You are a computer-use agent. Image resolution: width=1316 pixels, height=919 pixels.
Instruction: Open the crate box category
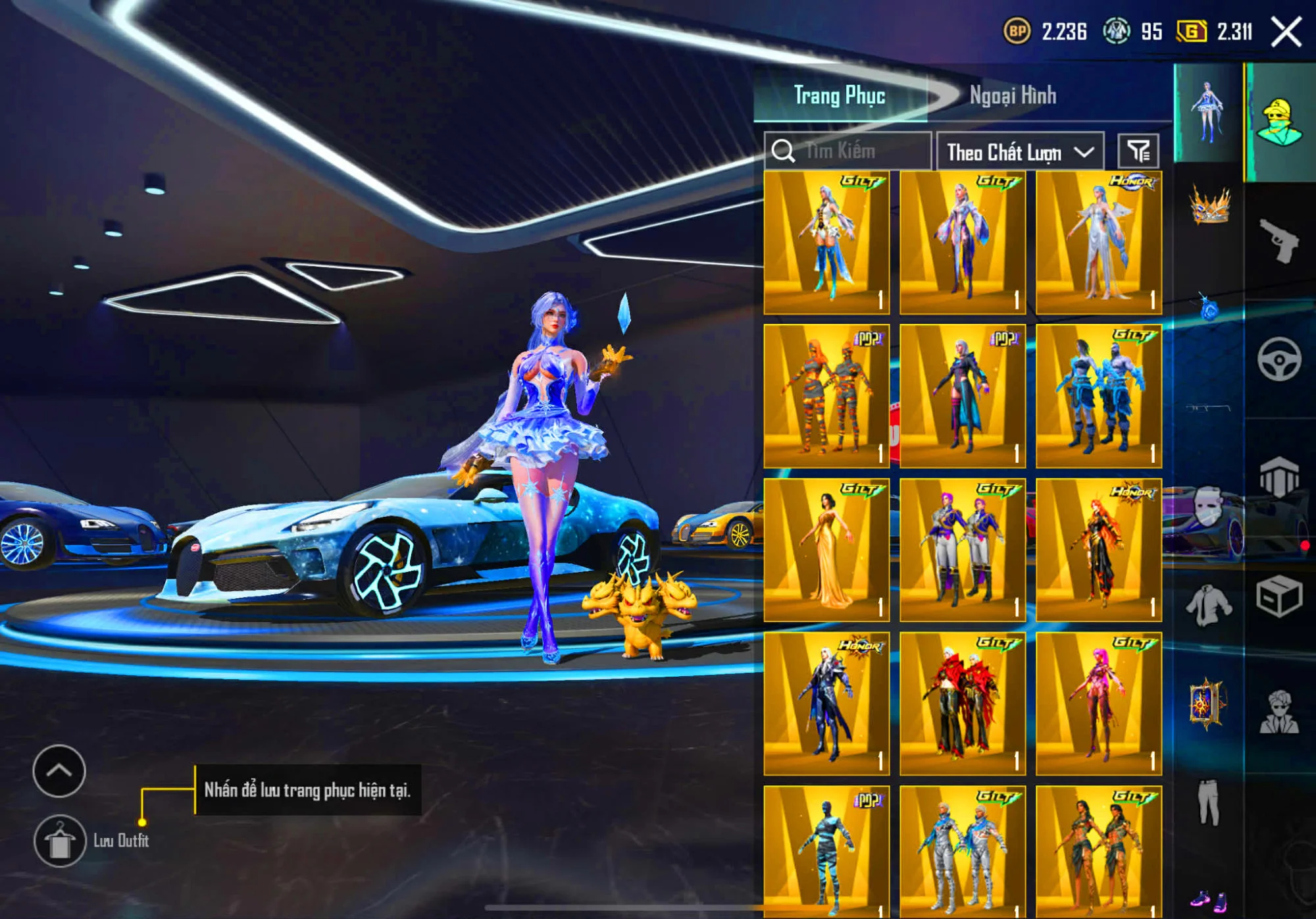tap(1278, 597)
